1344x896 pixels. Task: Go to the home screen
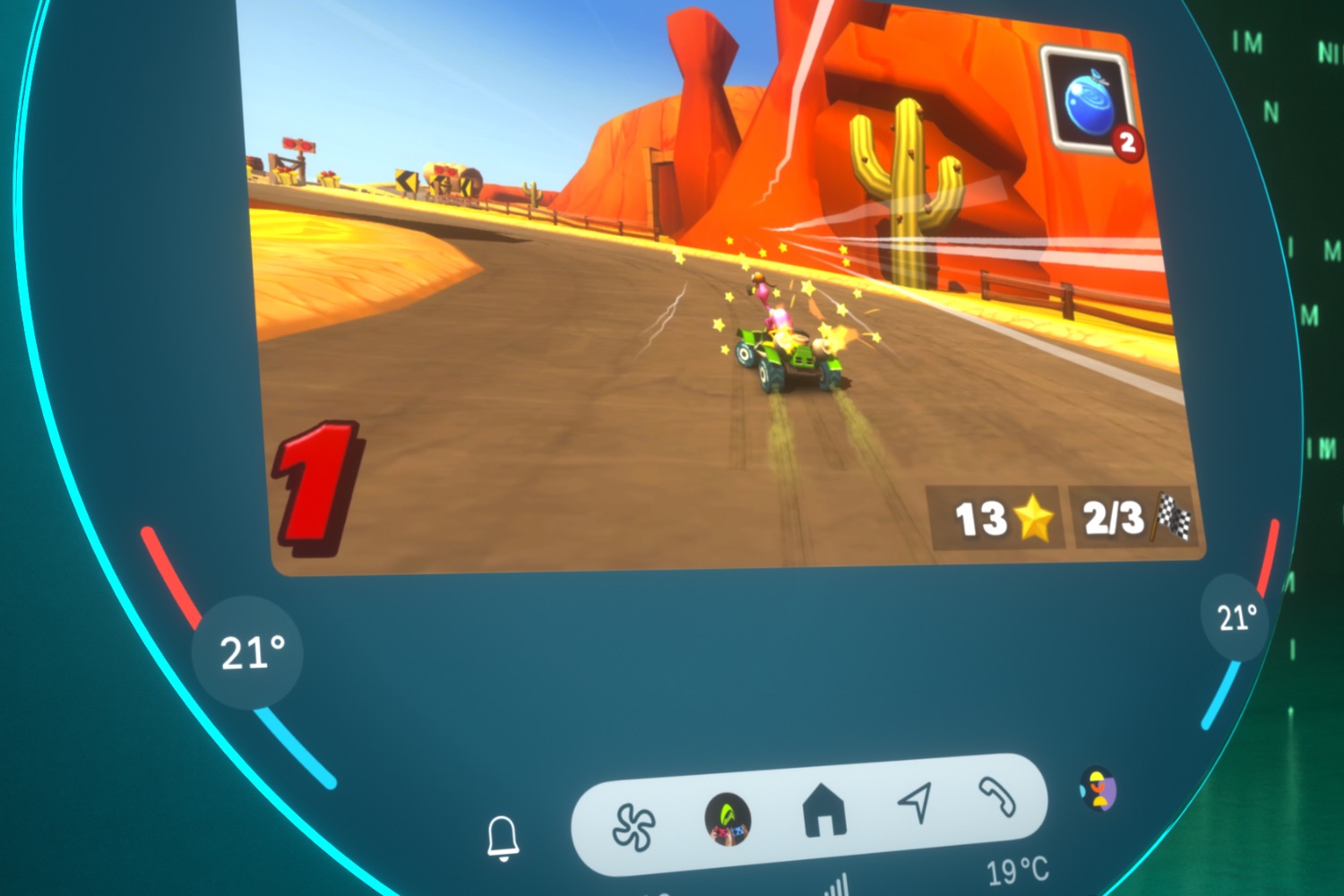click(x=824, y=809)
